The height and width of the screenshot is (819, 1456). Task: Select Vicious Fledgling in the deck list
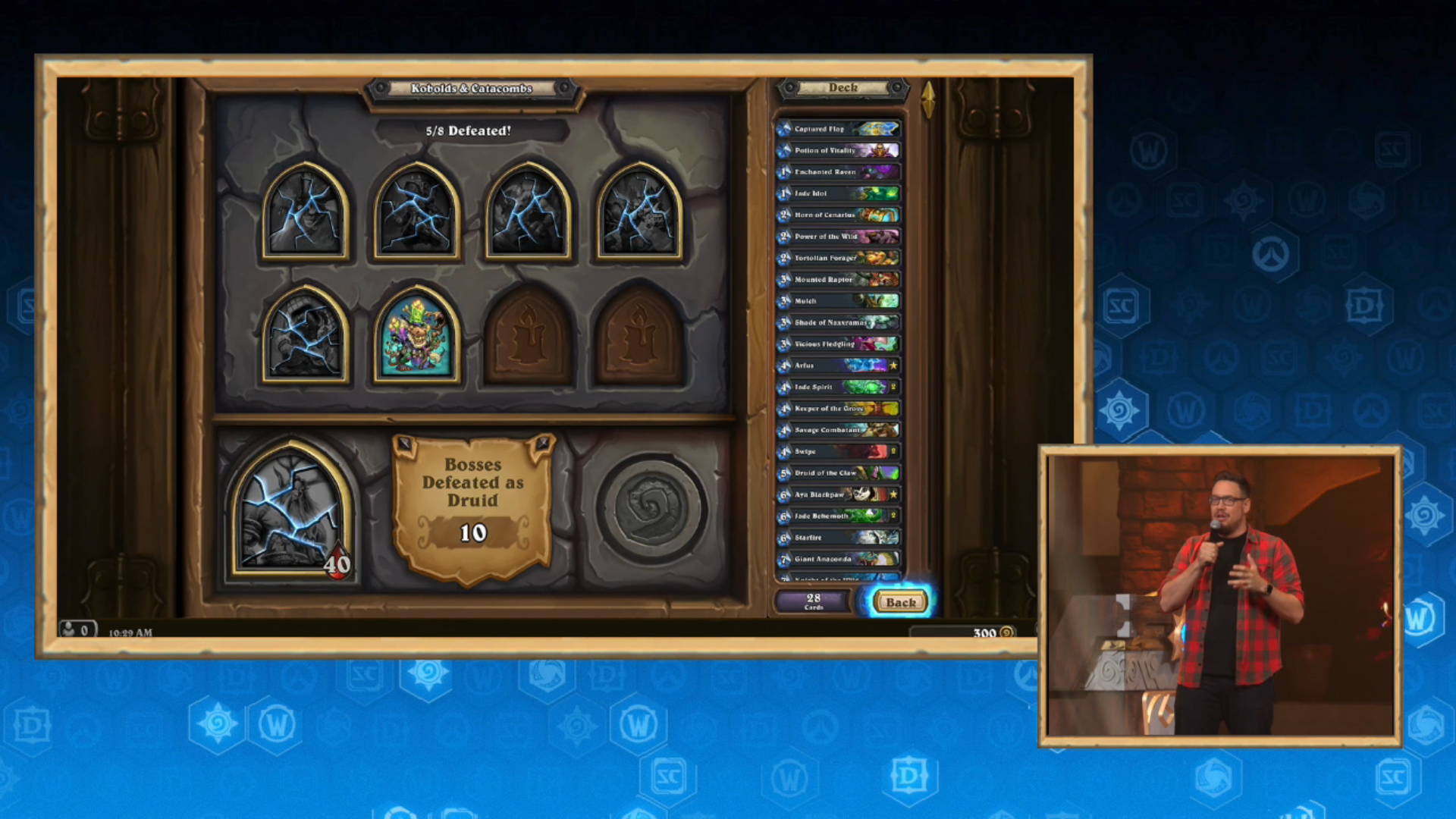click(x=838, y=344)
